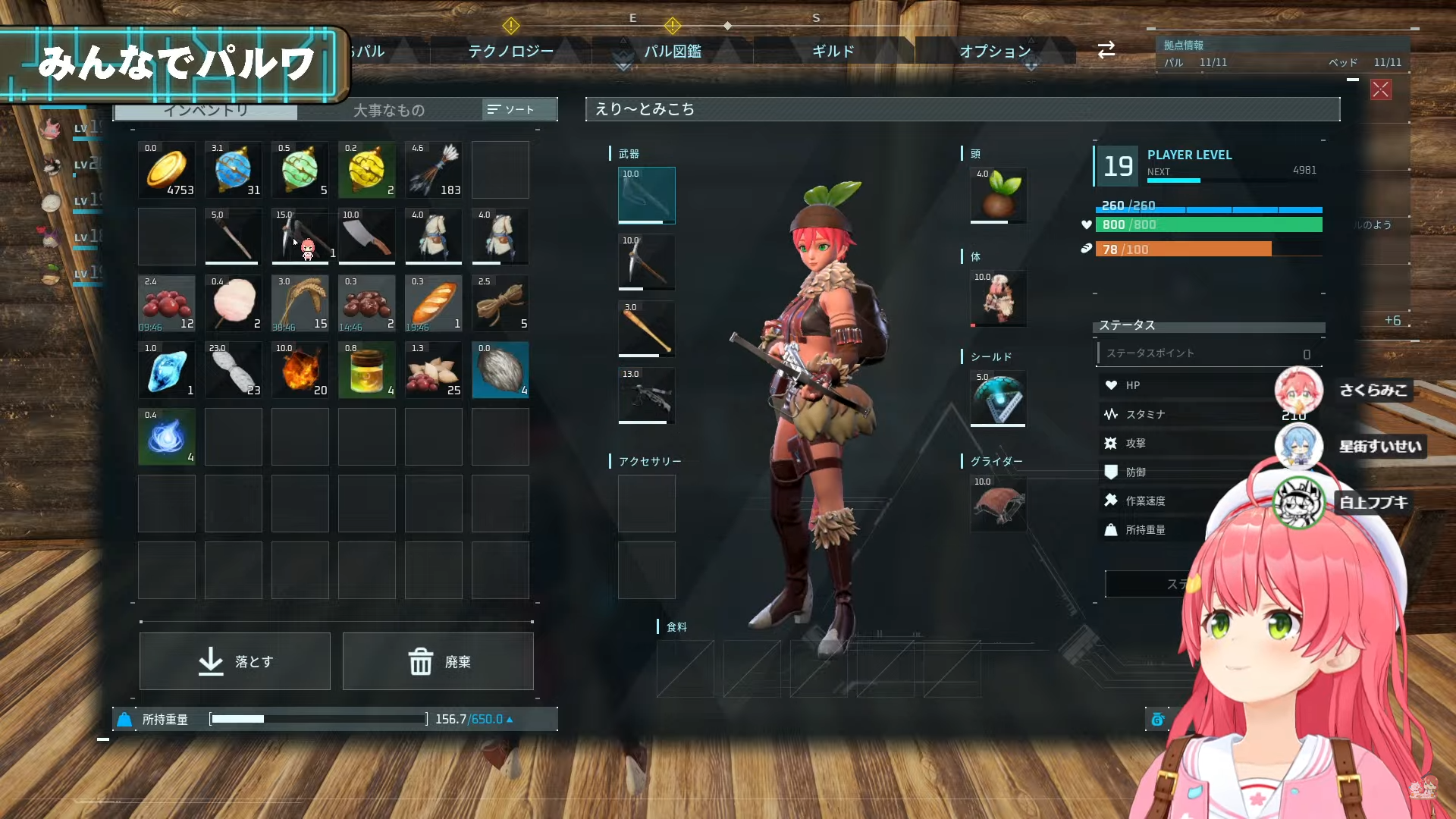This screenshot has height=819, width=1456.
Task: Select the equipped glider slot
Action: pyautogui.click(x=998, y=504)
